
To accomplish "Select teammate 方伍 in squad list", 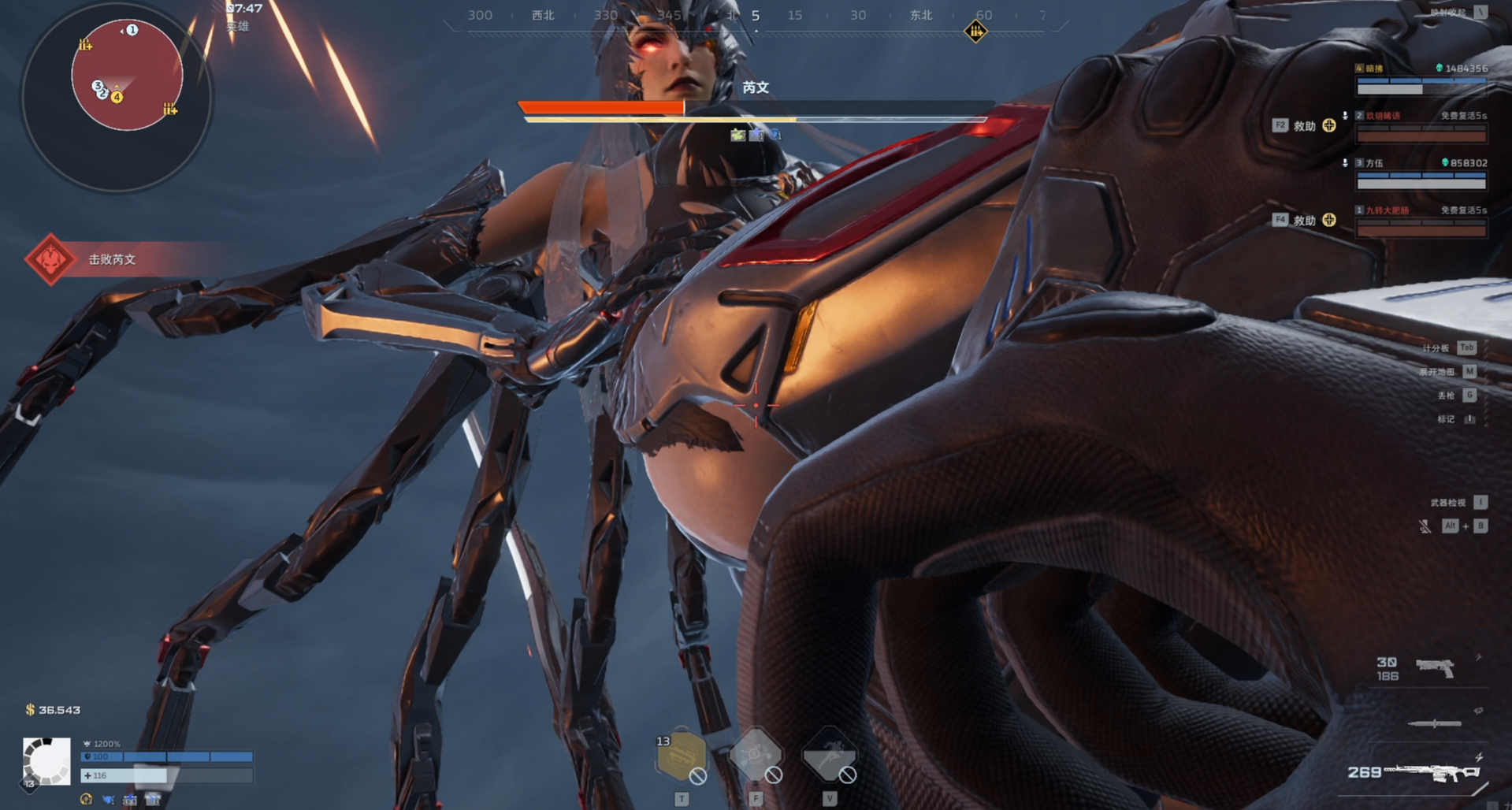I will tap(1421, 173).
